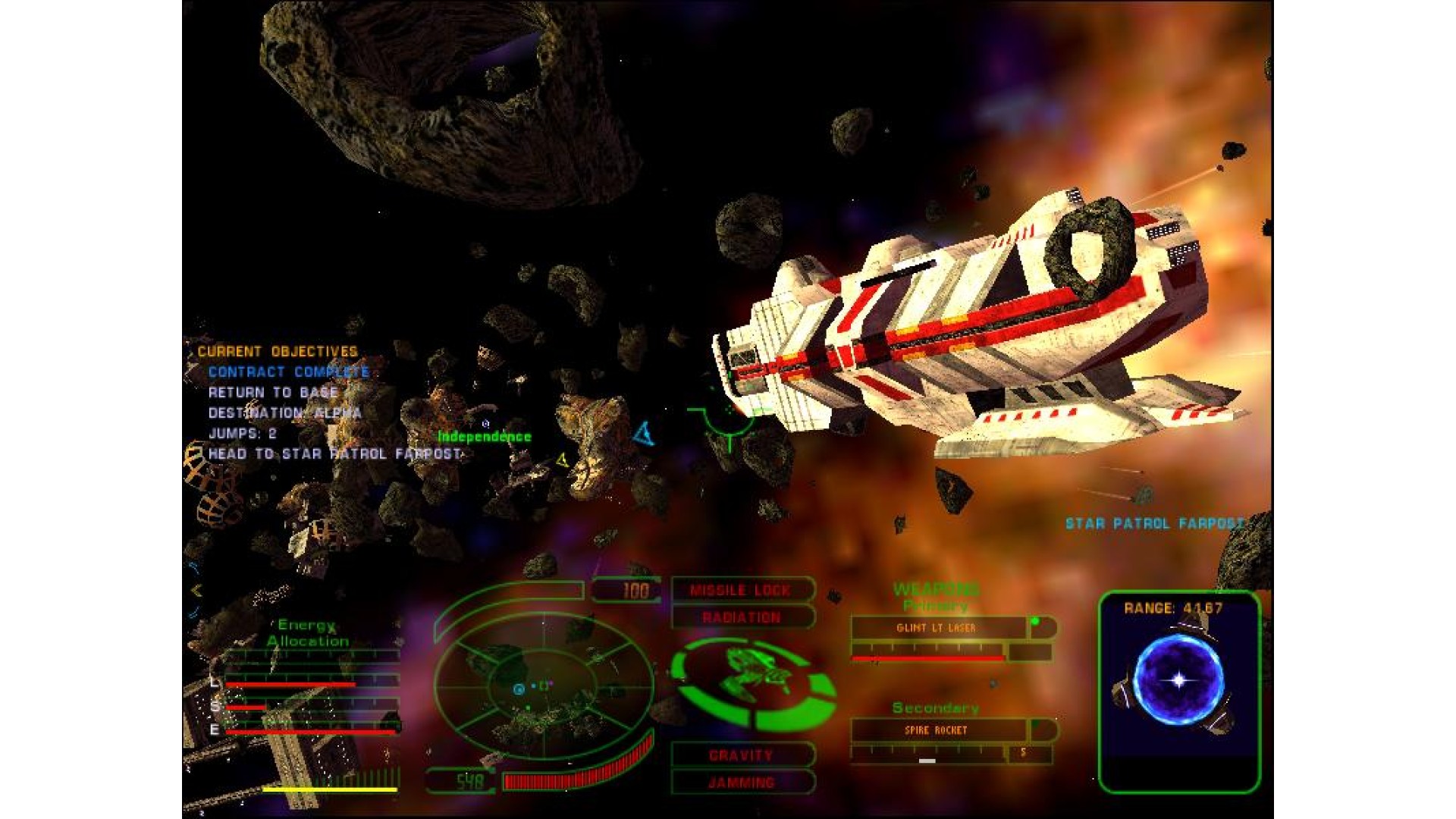Image resolution: width=1456 pixels, height=819 pixels.
Task: Click the circular radar scope
Action: click(544, 685)
